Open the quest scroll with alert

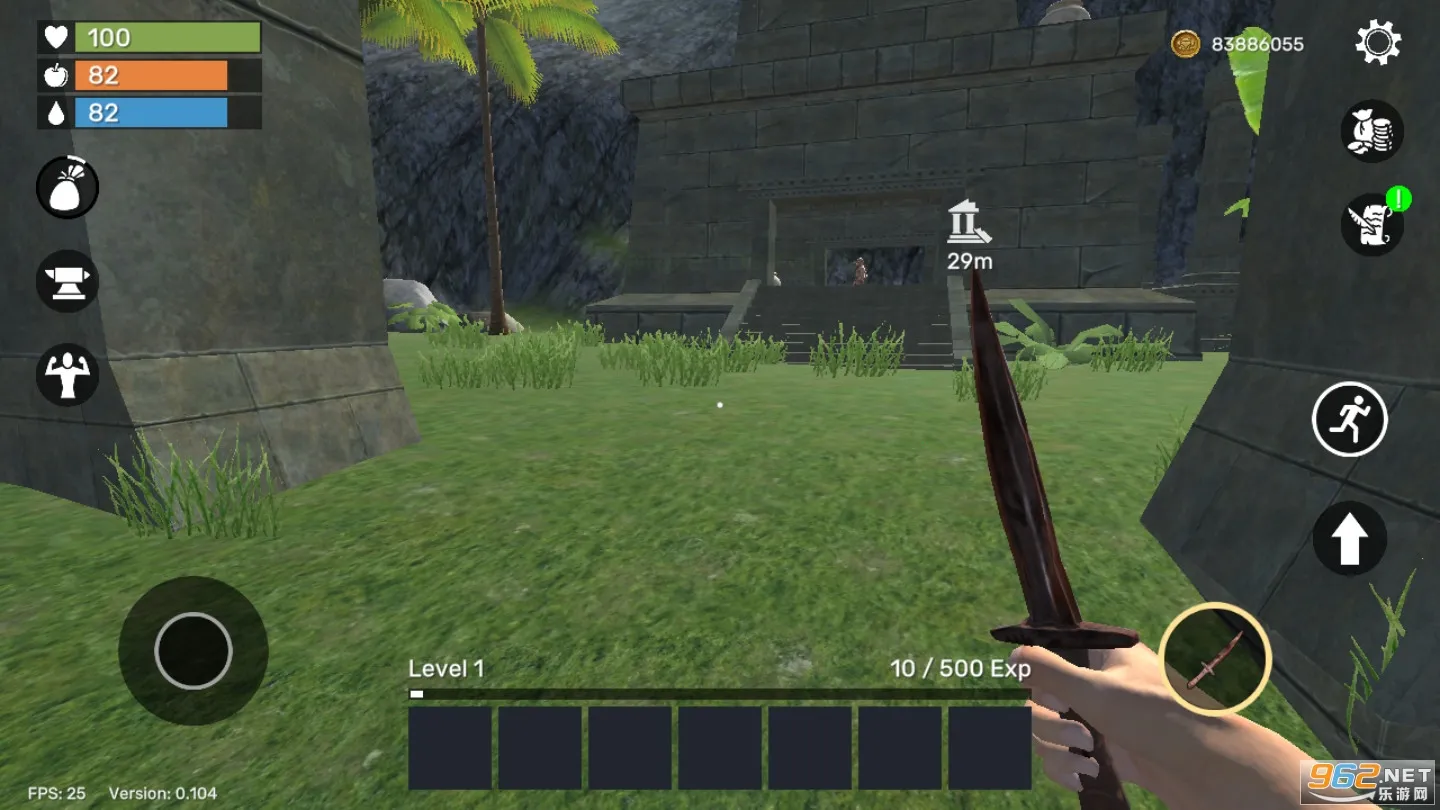pyautogui.click(x=1372, y=224)
